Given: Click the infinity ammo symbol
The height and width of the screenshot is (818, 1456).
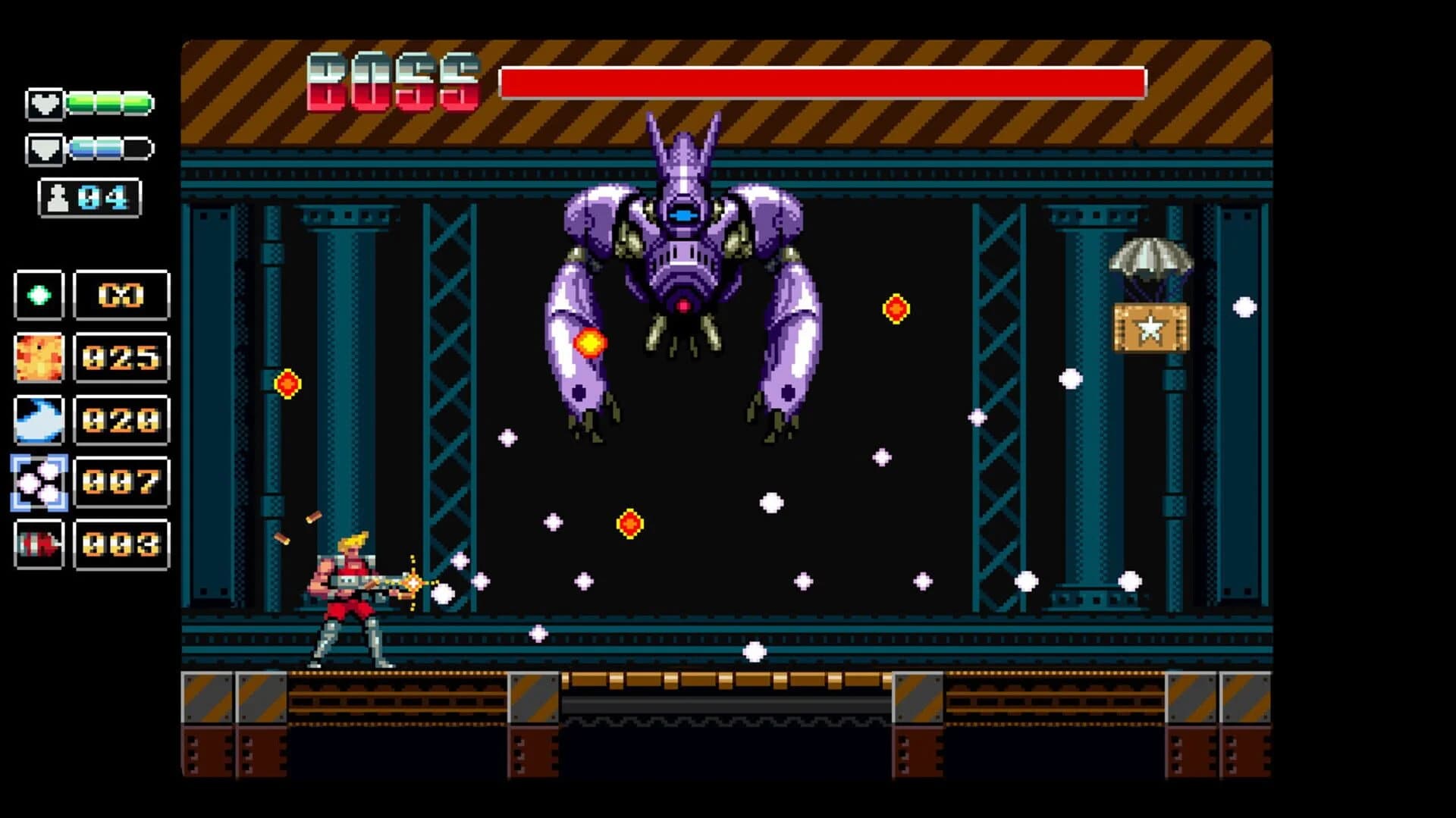Looking at the screenshot, I should (120, 296).
